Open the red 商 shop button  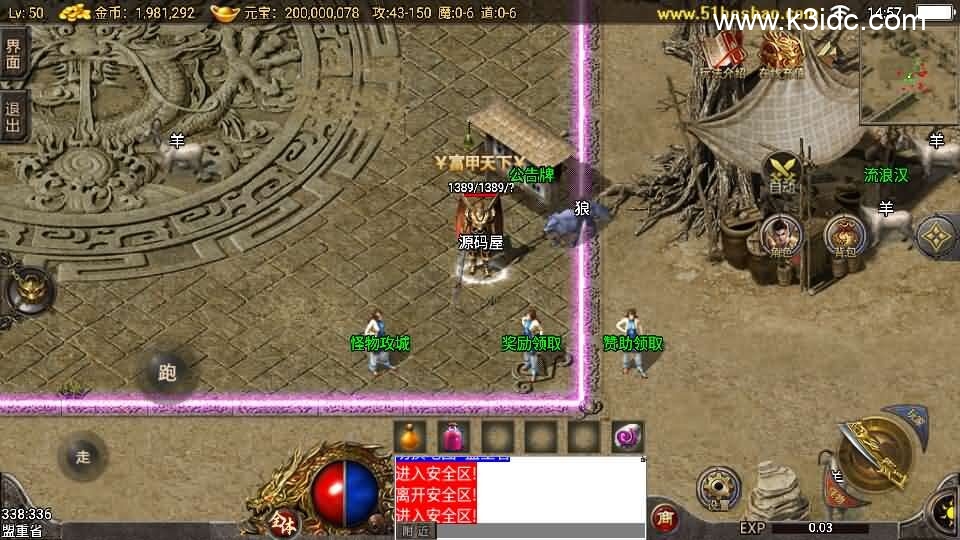pyautogui.click(x=664, y=518)
